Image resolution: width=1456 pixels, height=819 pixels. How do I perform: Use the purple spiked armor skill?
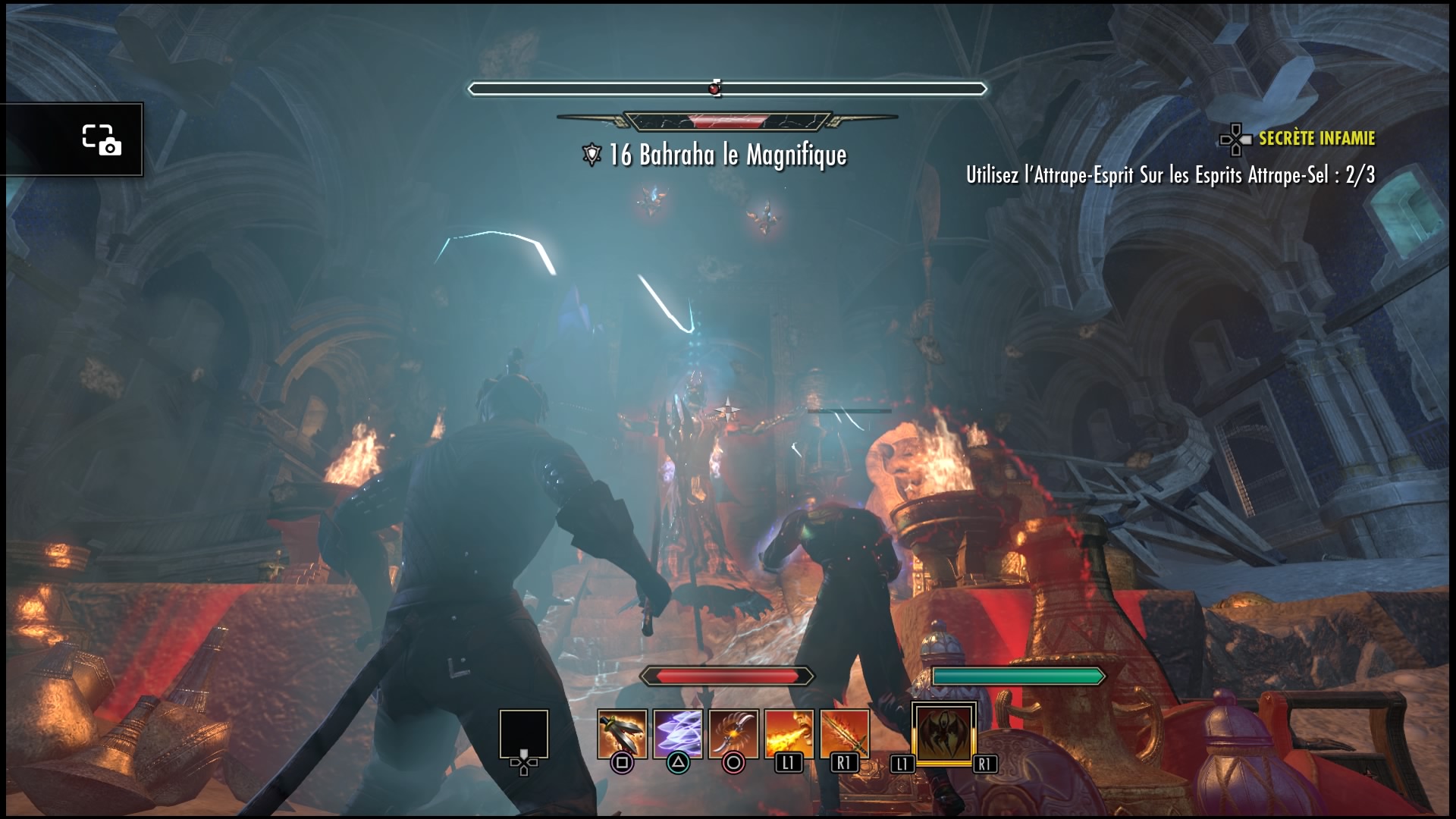tap(677, 733)
